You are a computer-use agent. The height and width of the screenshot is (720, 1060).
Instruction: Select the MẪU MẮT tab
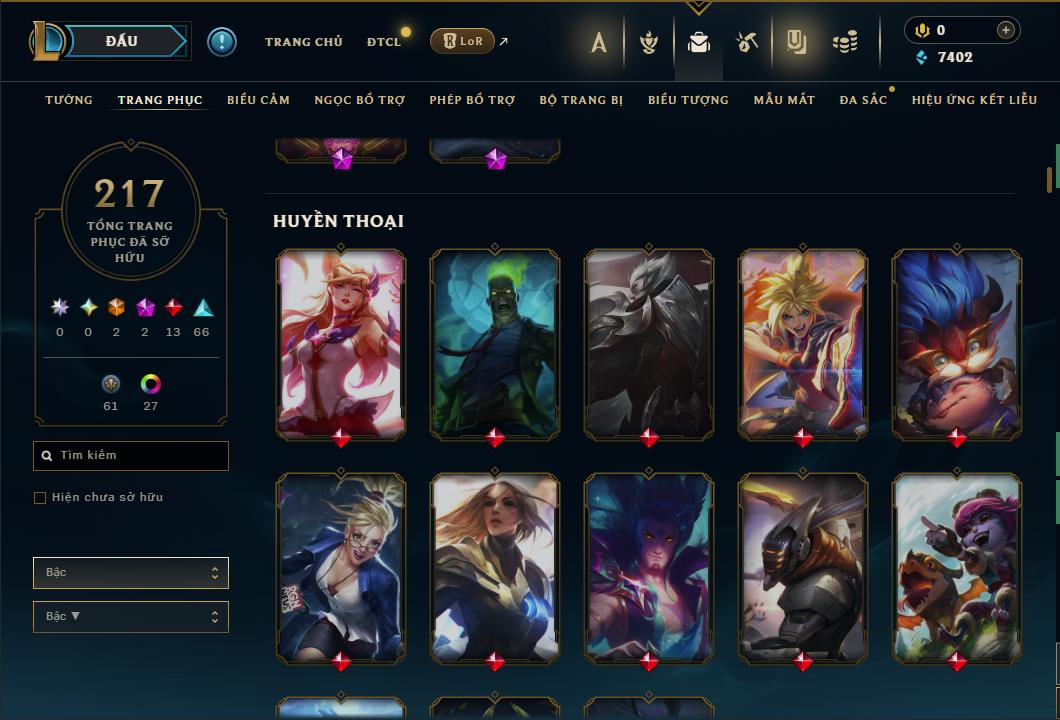point(784,100)
